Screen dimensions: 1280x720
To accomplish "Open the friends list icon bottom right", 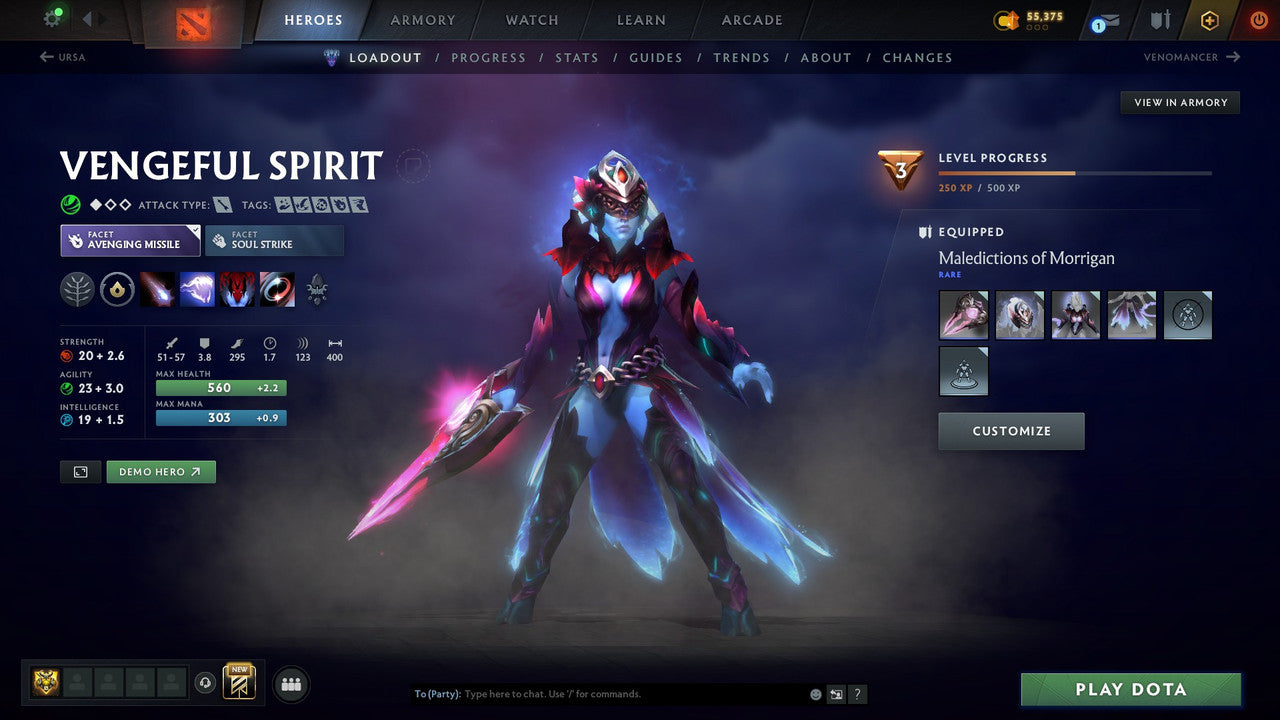I will [290, 684].
